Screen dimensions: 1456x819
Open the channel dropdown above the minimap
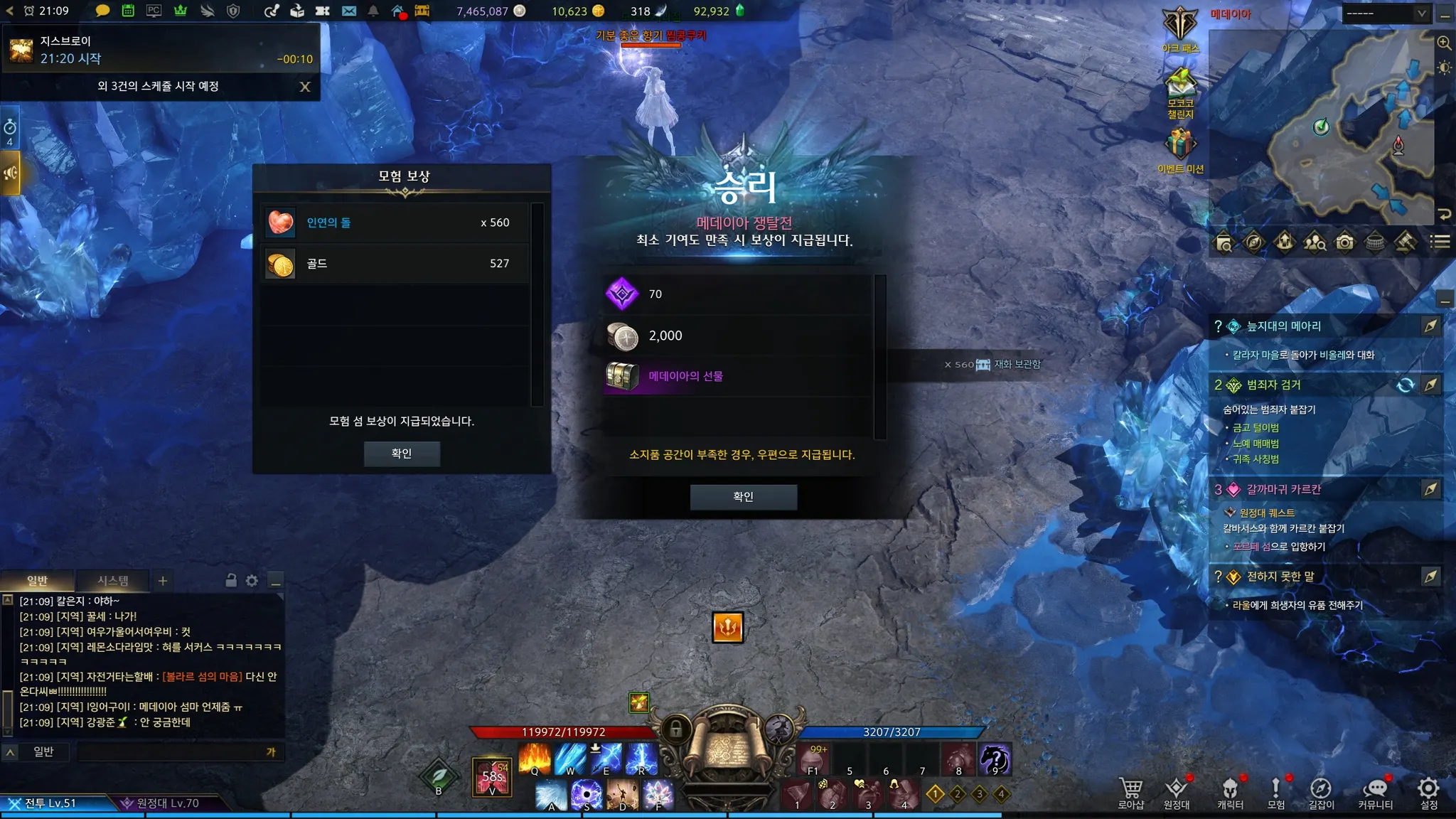coord(1386,14)
